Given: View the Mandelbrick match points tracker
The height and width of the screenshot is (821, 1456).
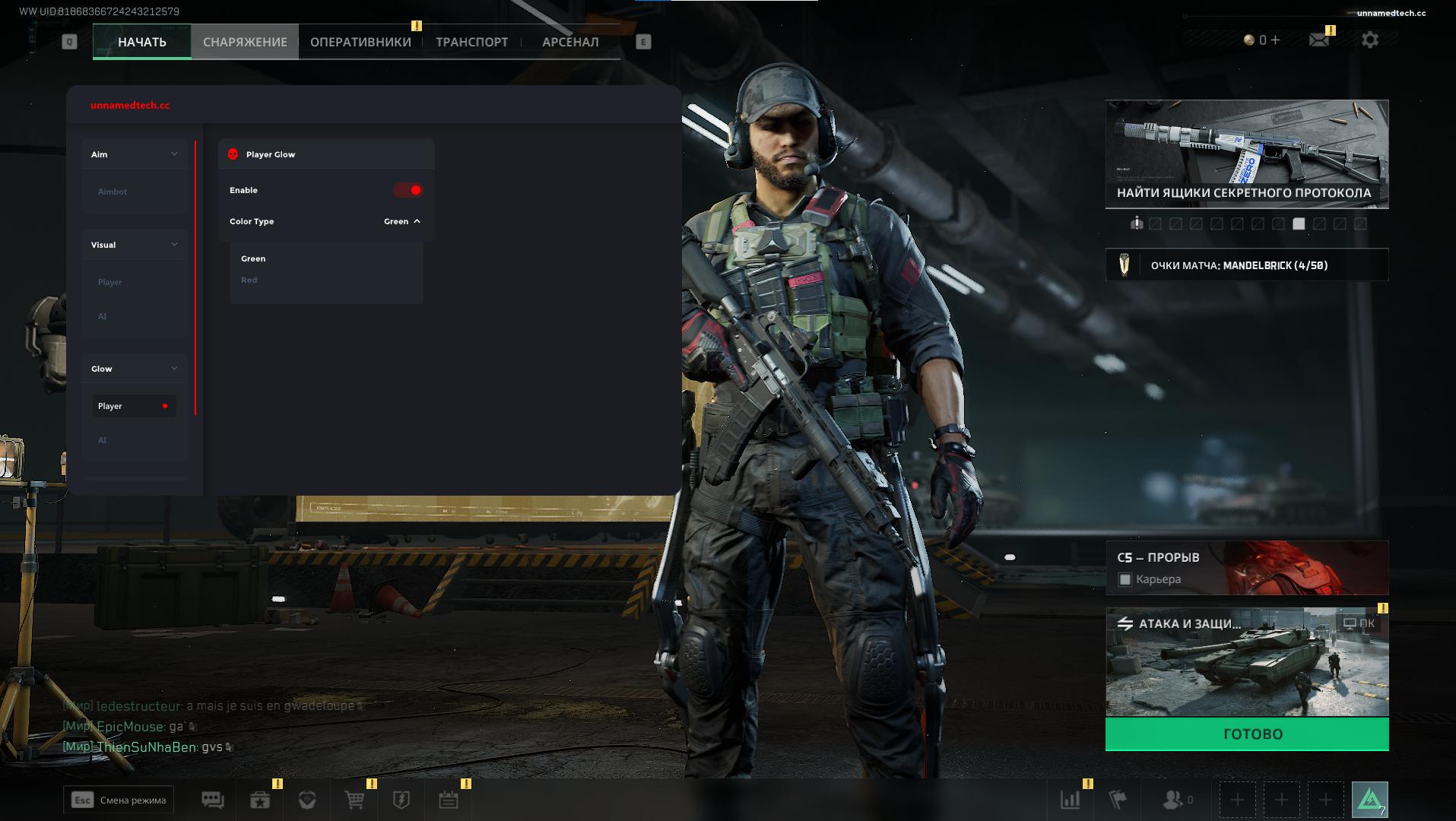Looking at the screenshot, I should point(1247,265).
